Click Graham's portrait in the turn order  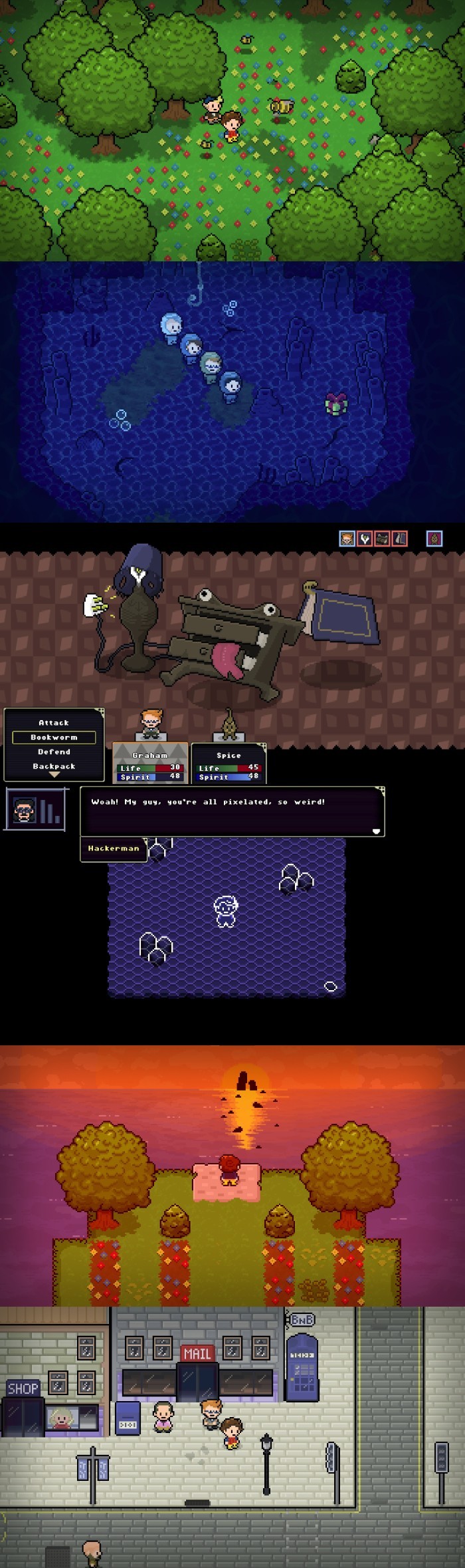(347, 538)
